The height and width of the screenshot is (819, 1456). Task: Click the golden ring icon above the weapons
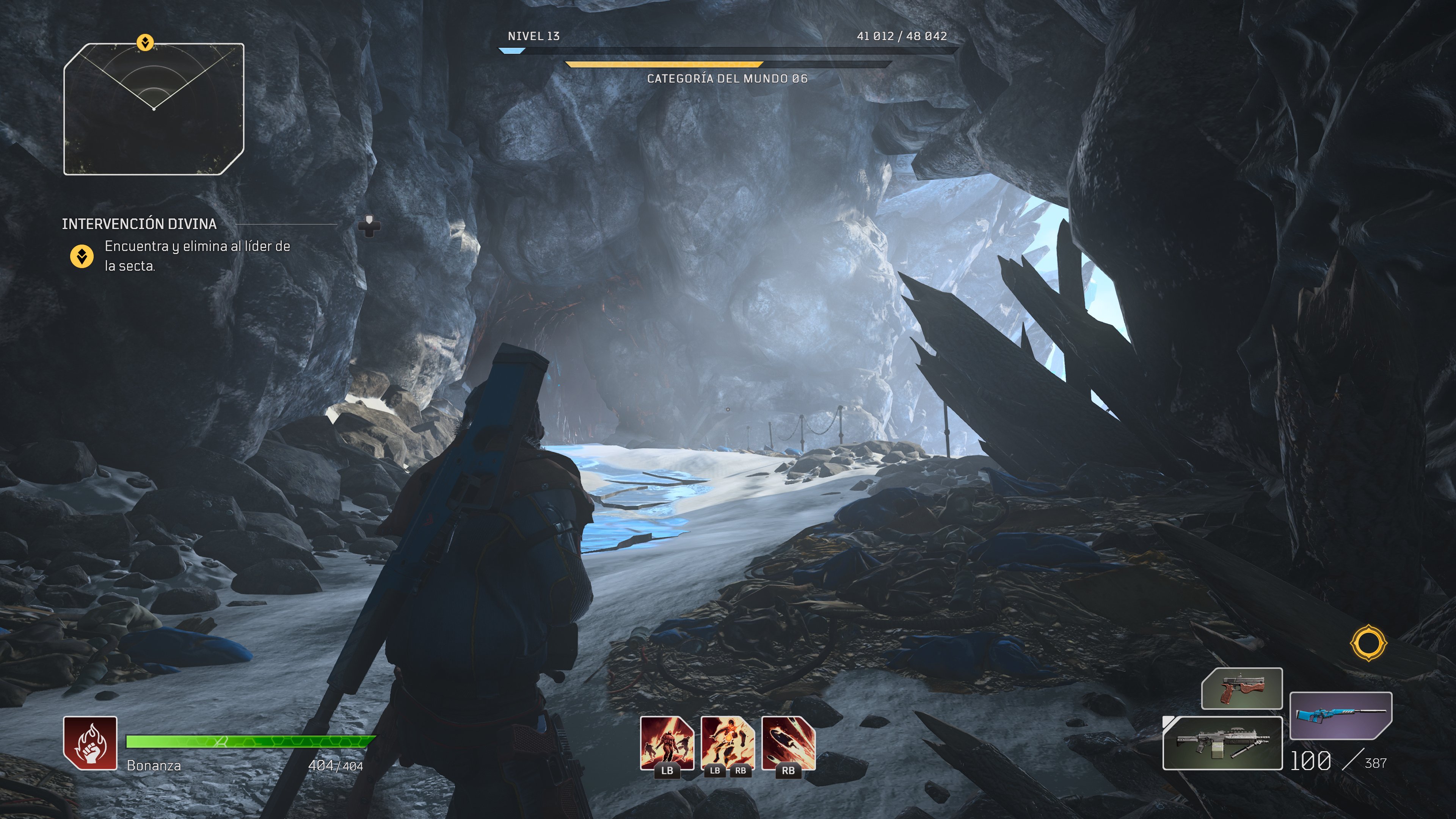click(1368, 643)
